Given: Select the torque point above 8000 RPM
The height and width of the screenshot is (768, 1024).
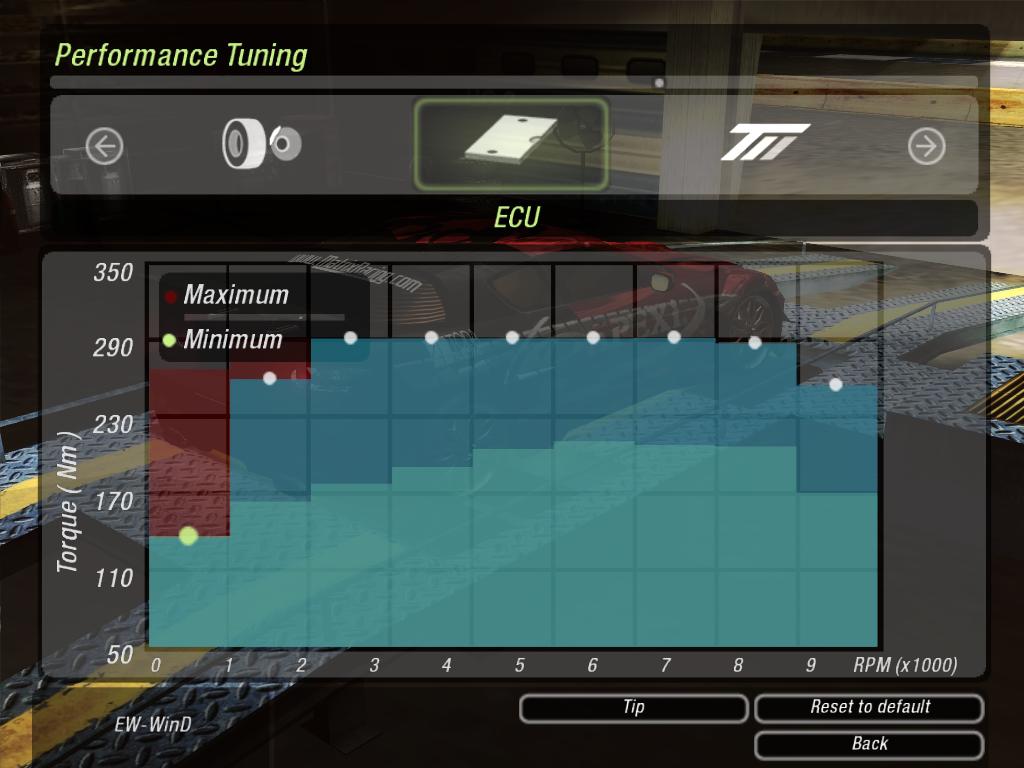Looking at the screenshot, I should pos(836,384).
